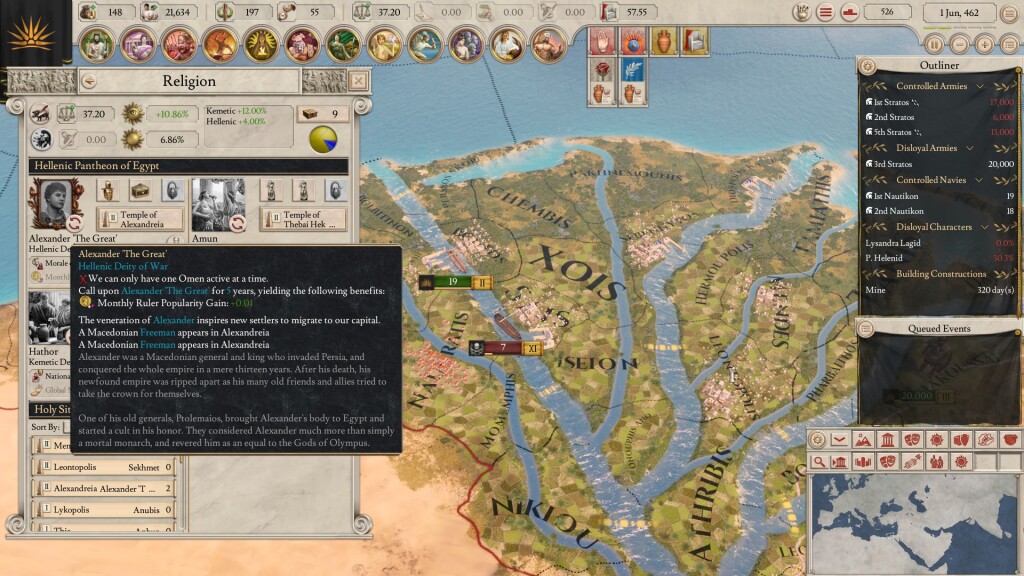Select the Amun deity portrait

pos(218,204)
